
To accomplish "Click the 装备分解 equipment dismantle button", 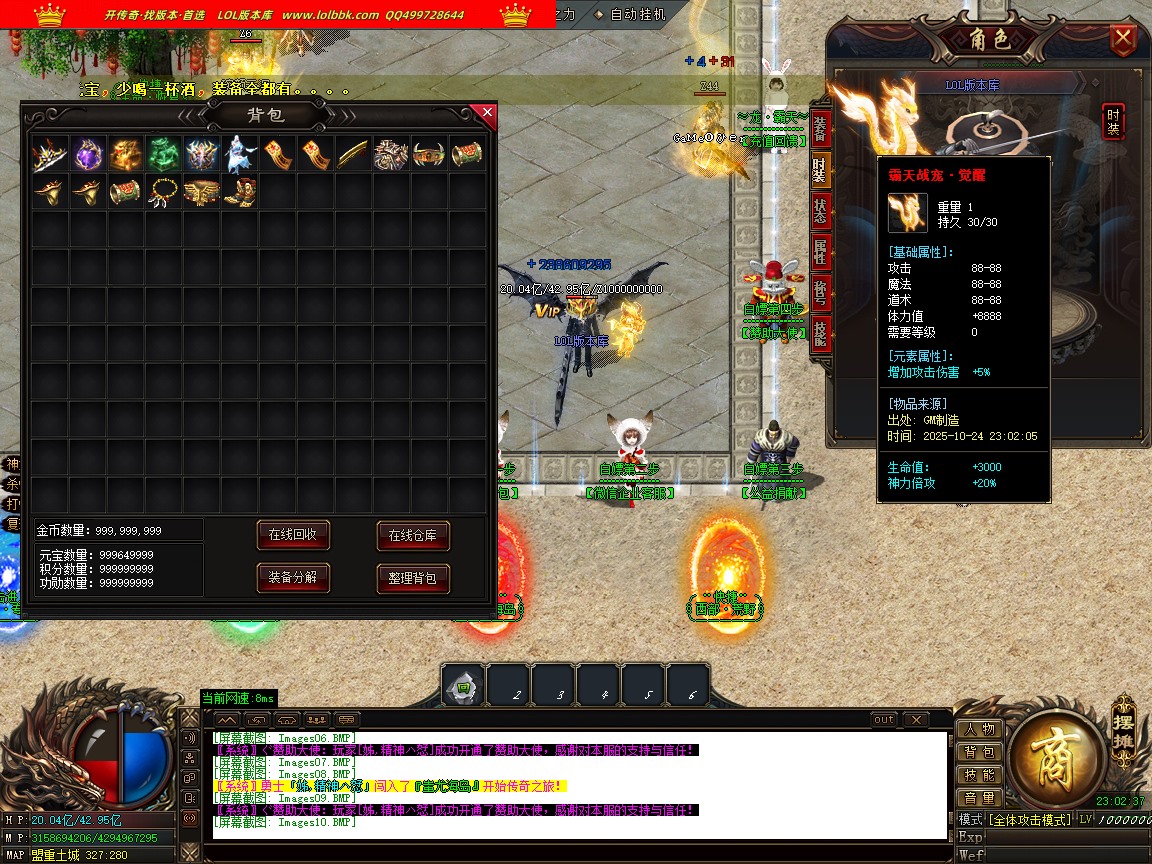I will coord(293,578).
